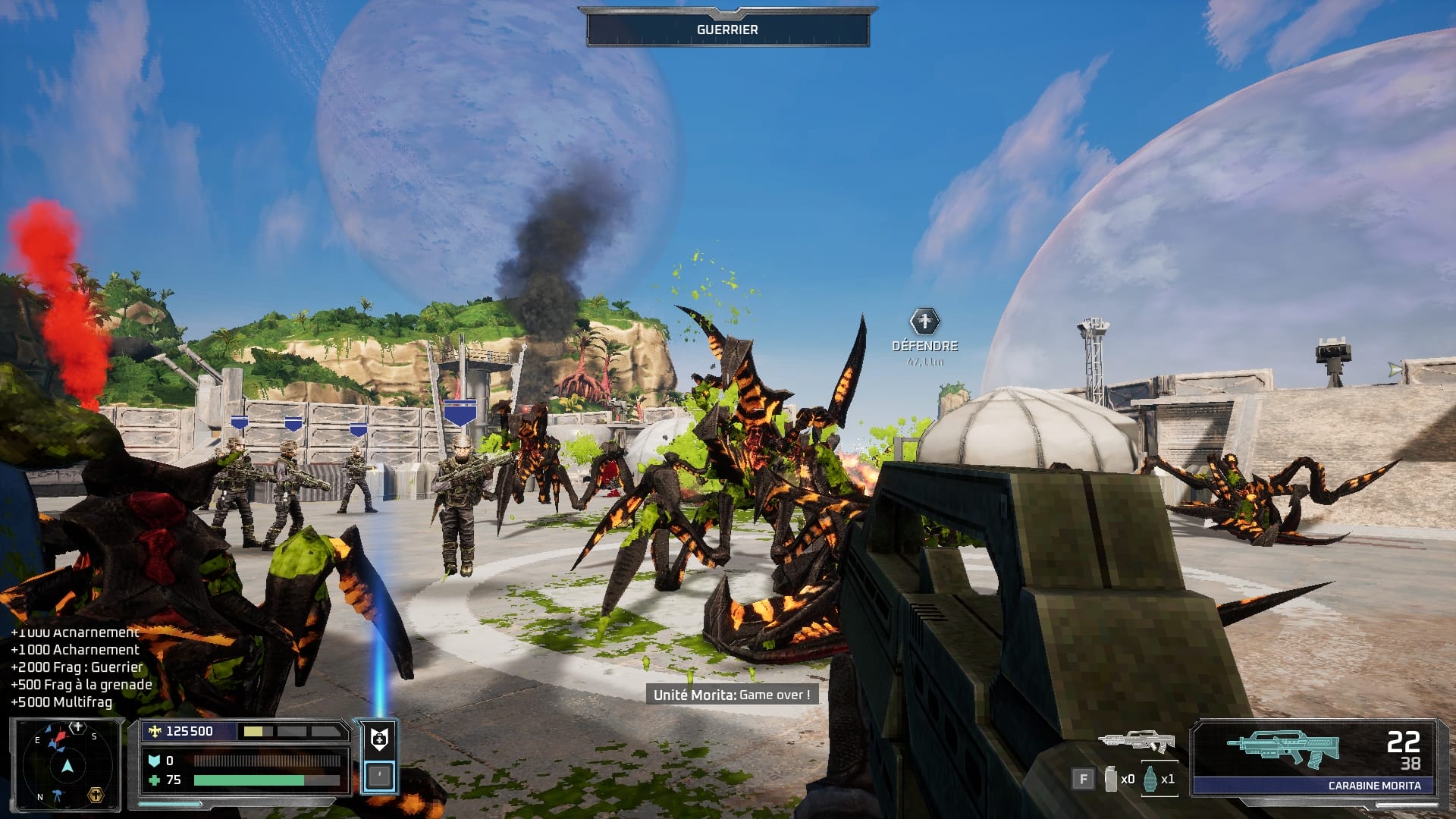This screenshot has width=1456, height=819.
Task: Click the +5000 Multifrag score entry
Action: [x=61, y=704]
